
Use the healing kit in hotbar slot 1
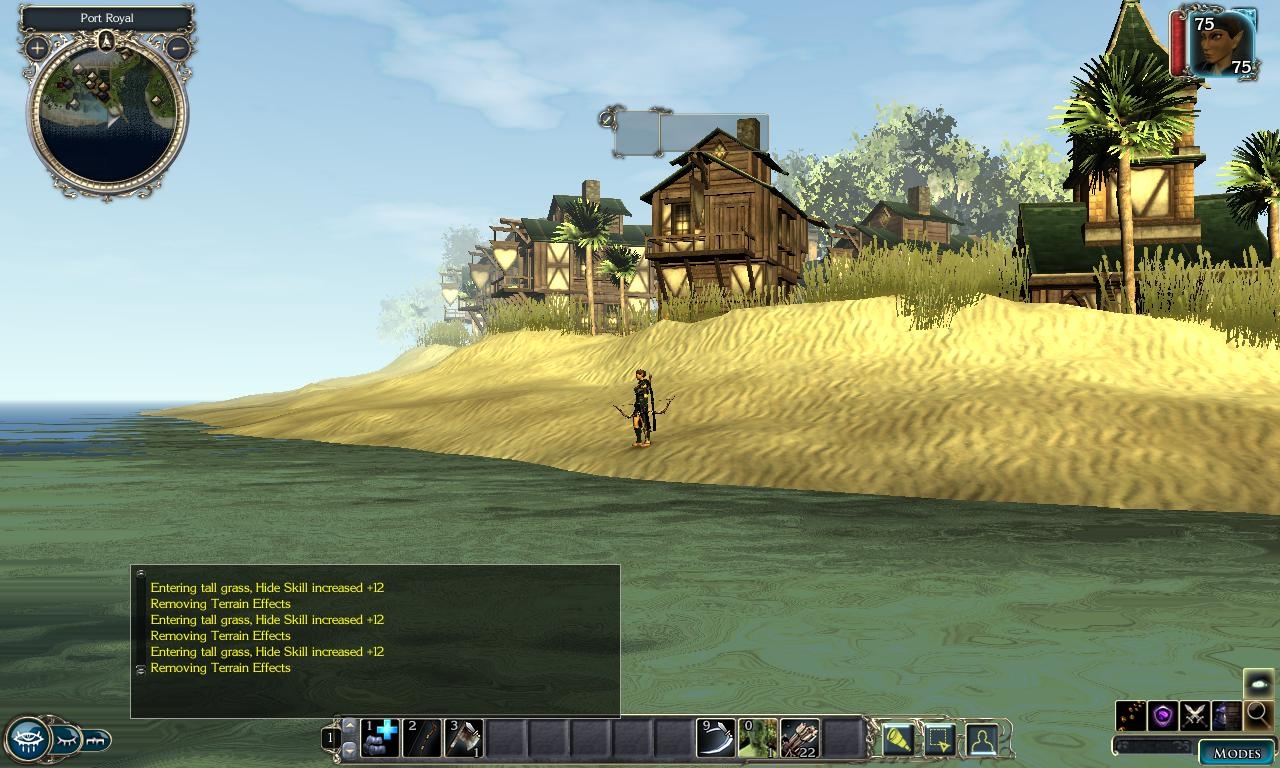(x=380, y=738)
